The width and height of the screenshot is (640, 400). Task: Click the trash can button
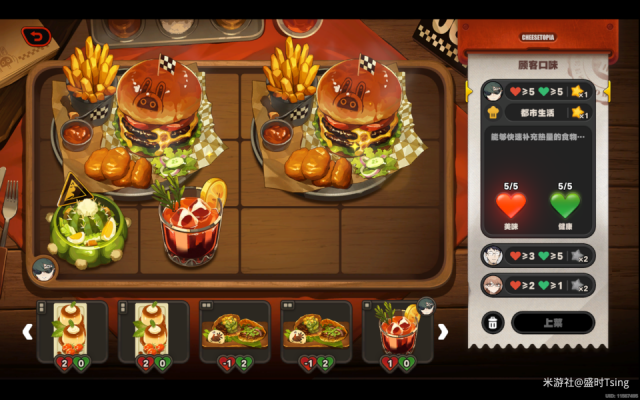(494, 322)
